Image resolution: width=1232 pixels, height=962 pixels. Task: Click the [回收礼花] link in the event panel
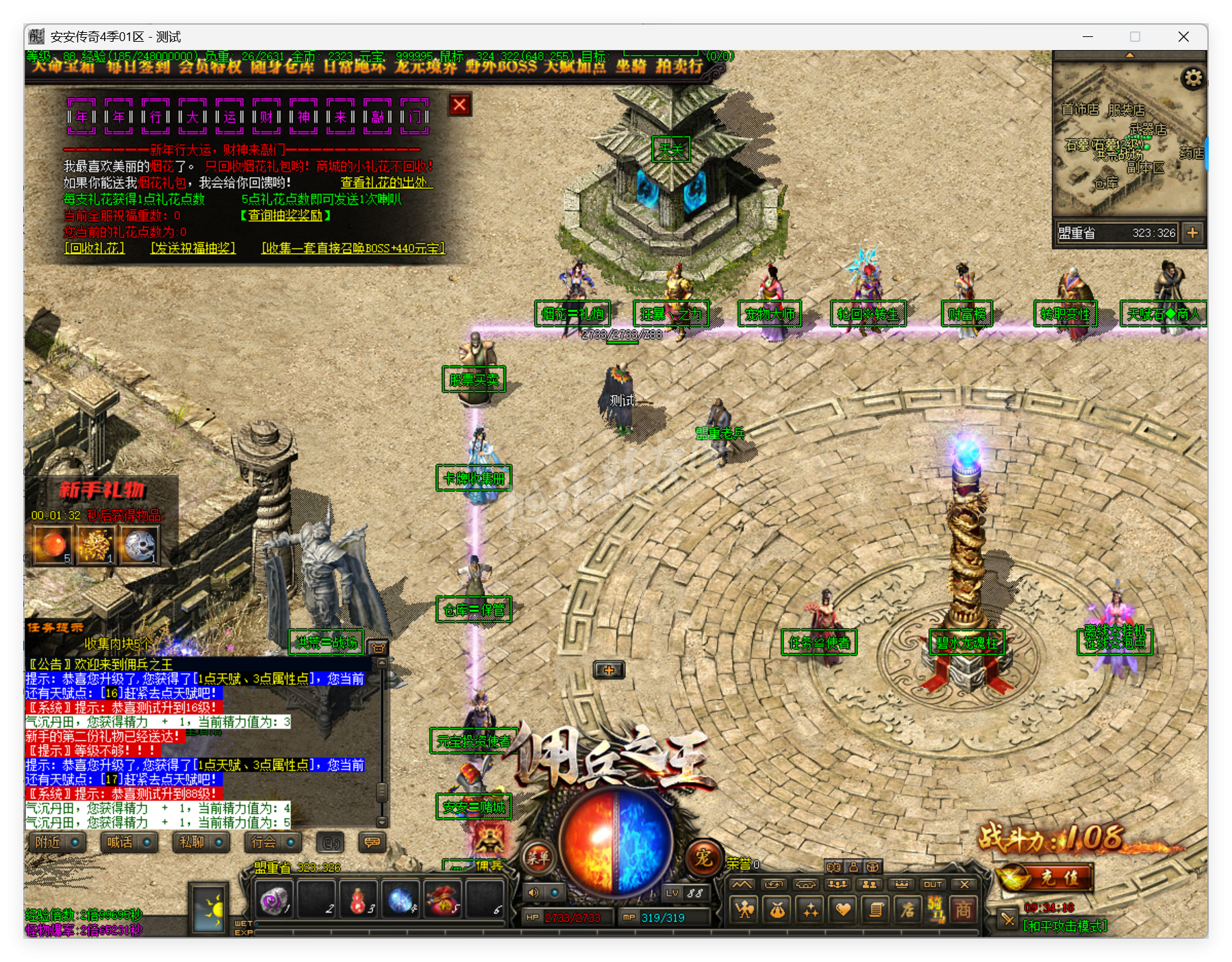click(x=95, y=249)
